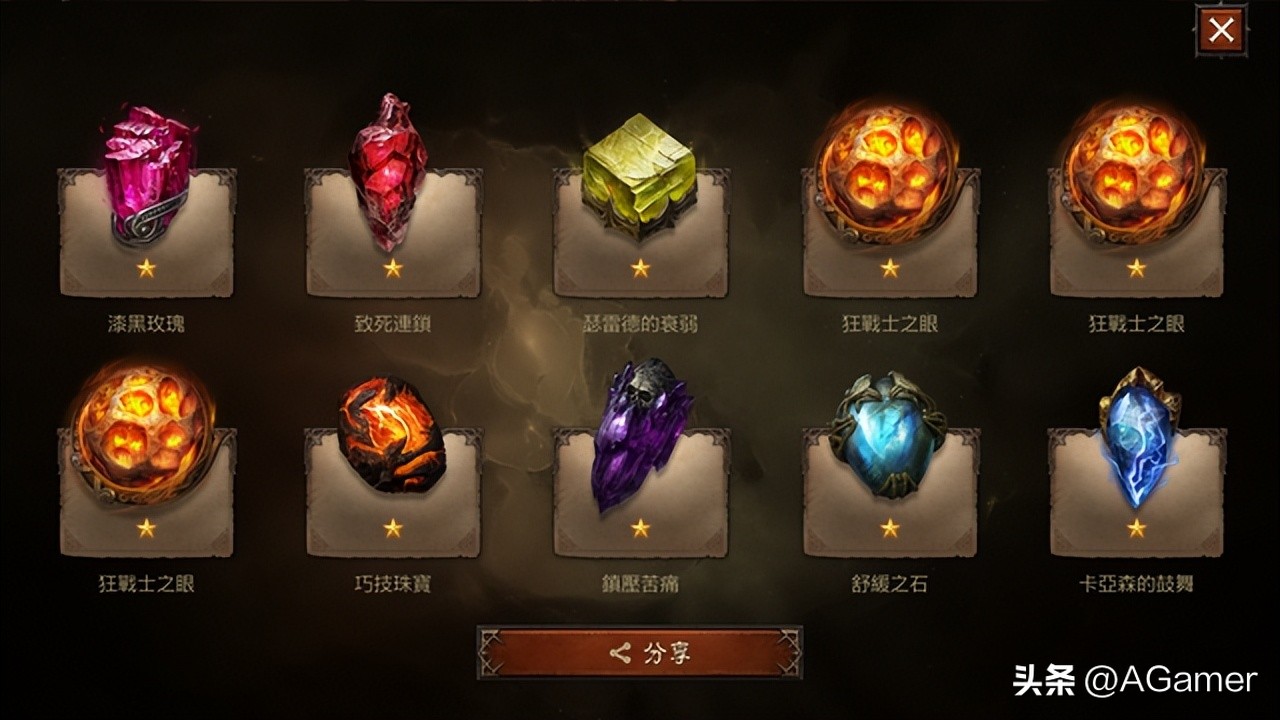Select the 漆黑玫瑰 name label
Screen dimensions: 1280x720
145,320
